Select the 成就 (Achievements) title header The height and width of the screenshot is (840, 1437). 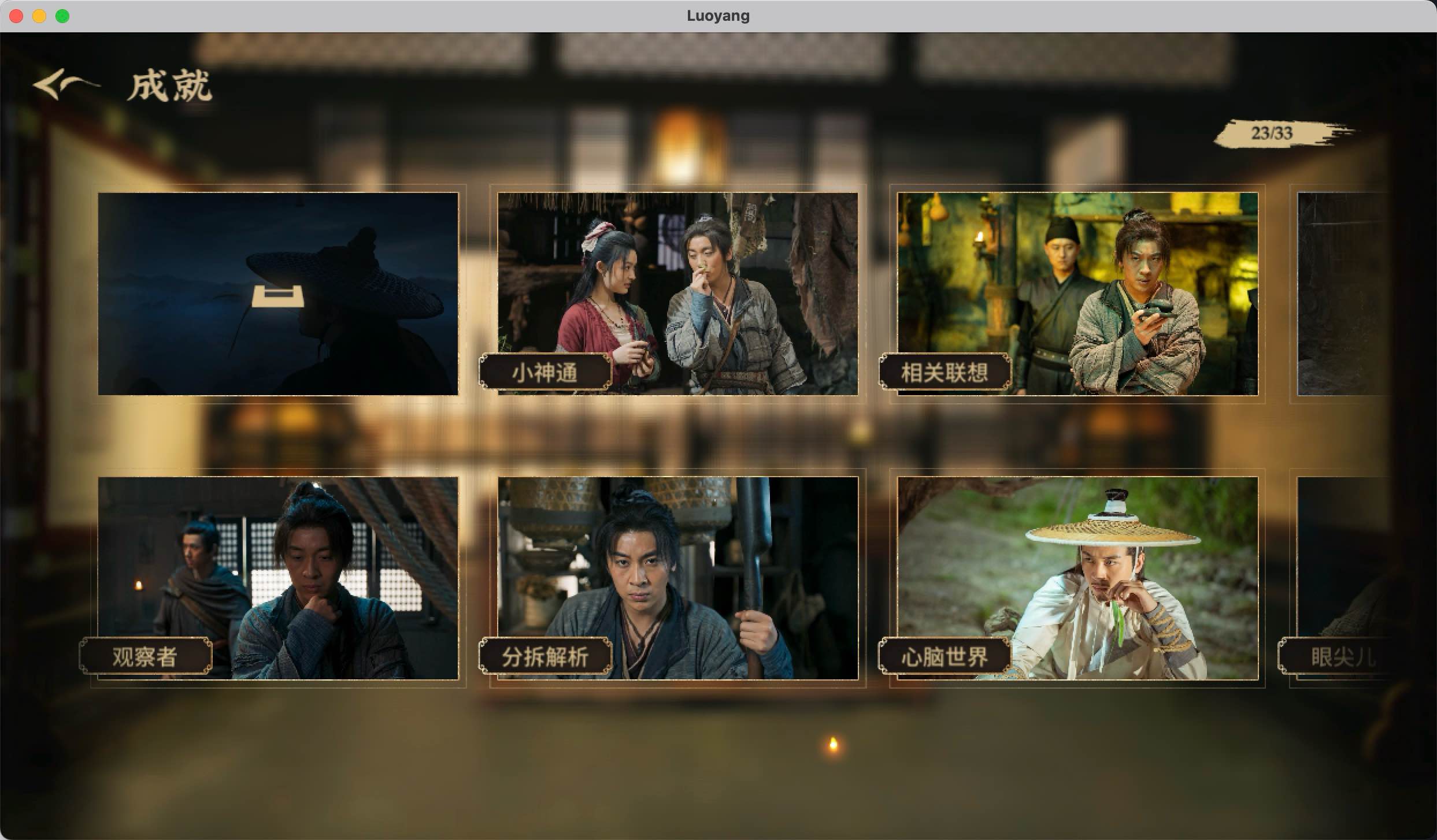coord(169,87)
